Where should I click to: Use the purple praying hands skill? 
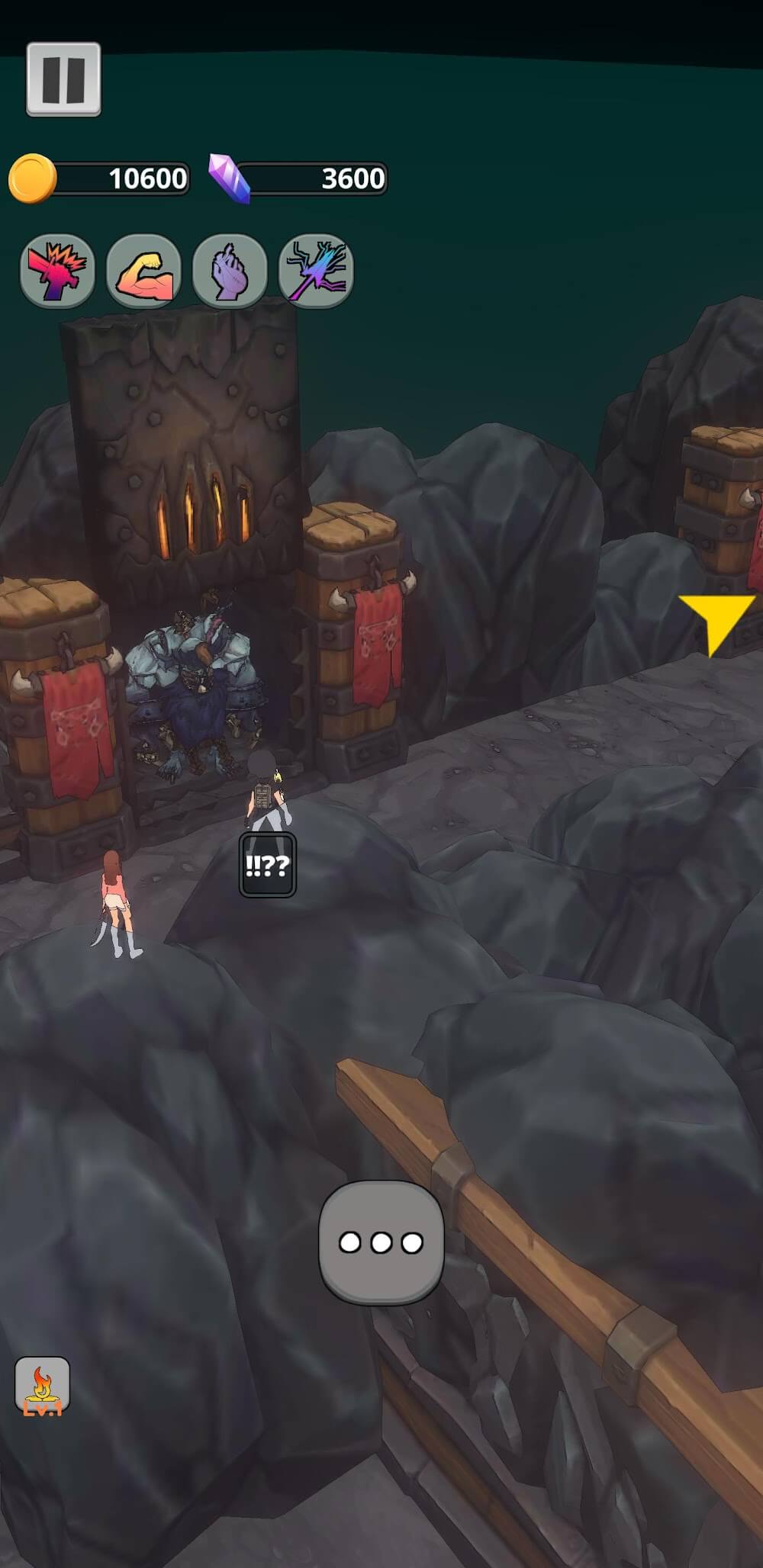230,271
